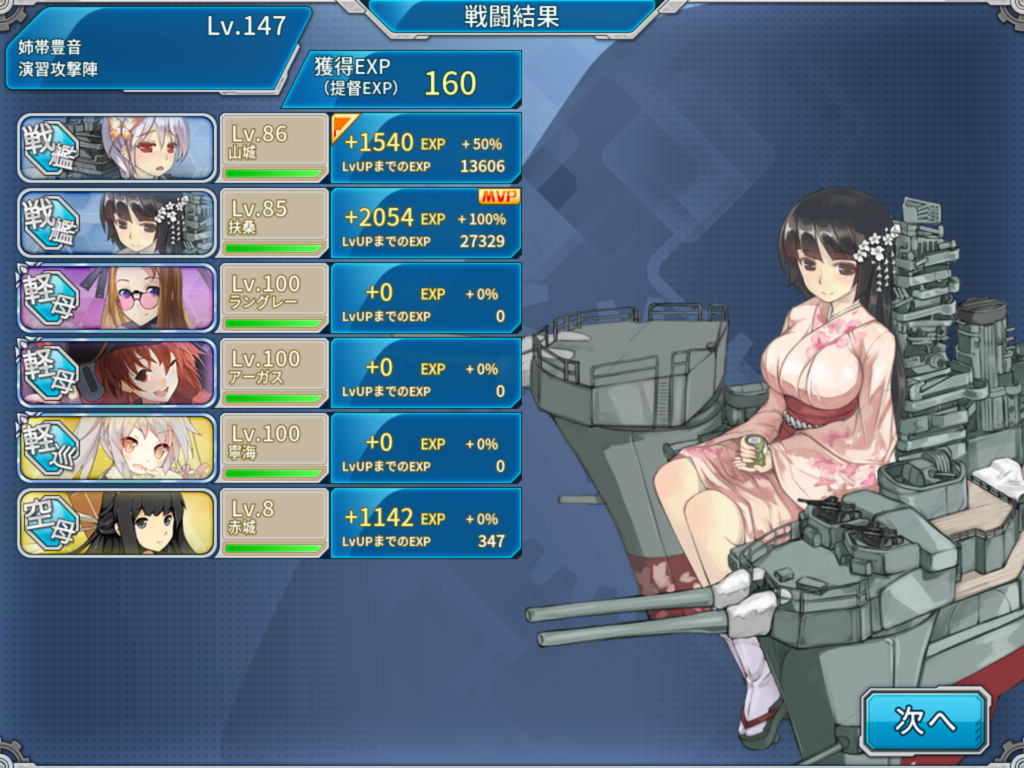Choose the ラングレー light carrier row
The height and width of the screenshot is (768, 1024).
pos(270,298)
